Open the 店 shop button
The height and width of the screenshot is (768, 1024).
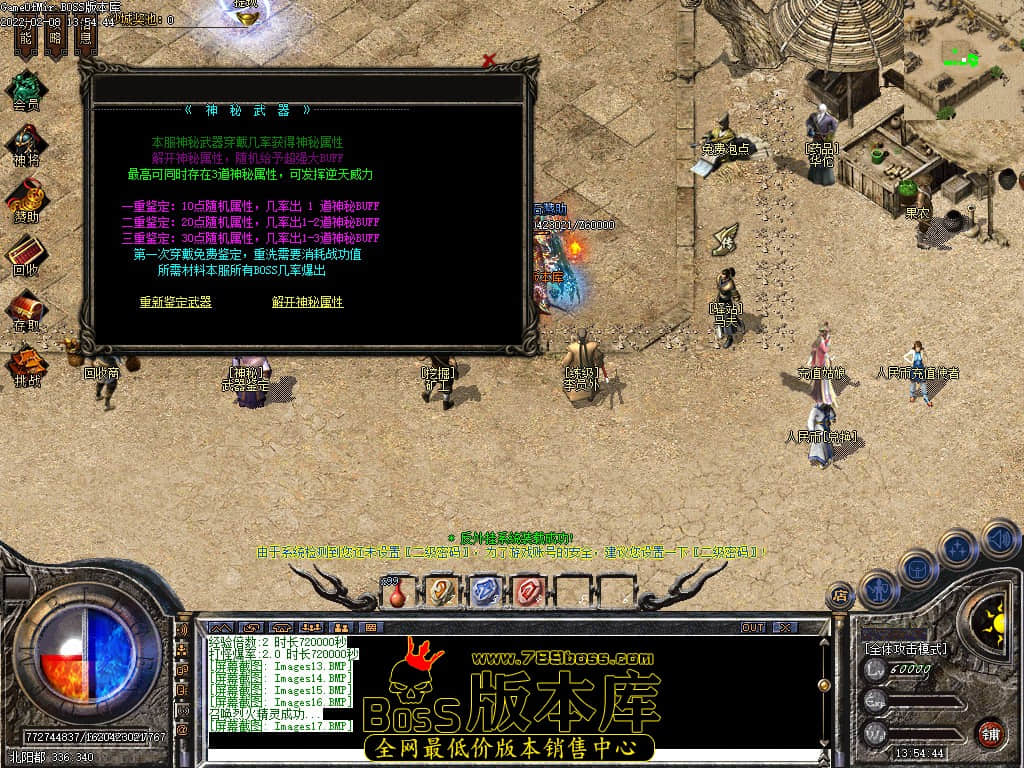[x=840, y=597]
